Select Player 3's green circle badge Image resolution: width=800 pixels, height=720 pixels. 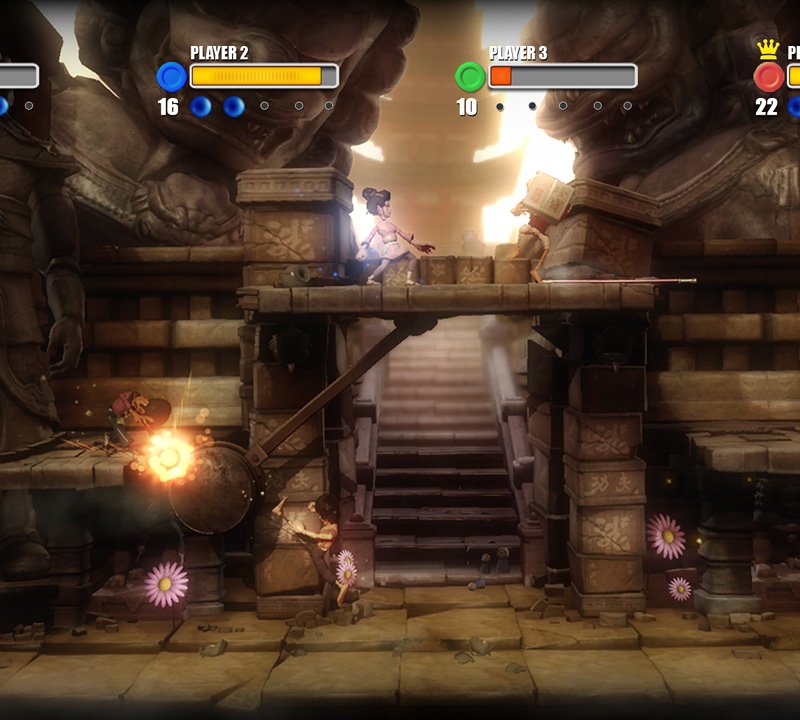pyautogui.click(x=470, y=77)
